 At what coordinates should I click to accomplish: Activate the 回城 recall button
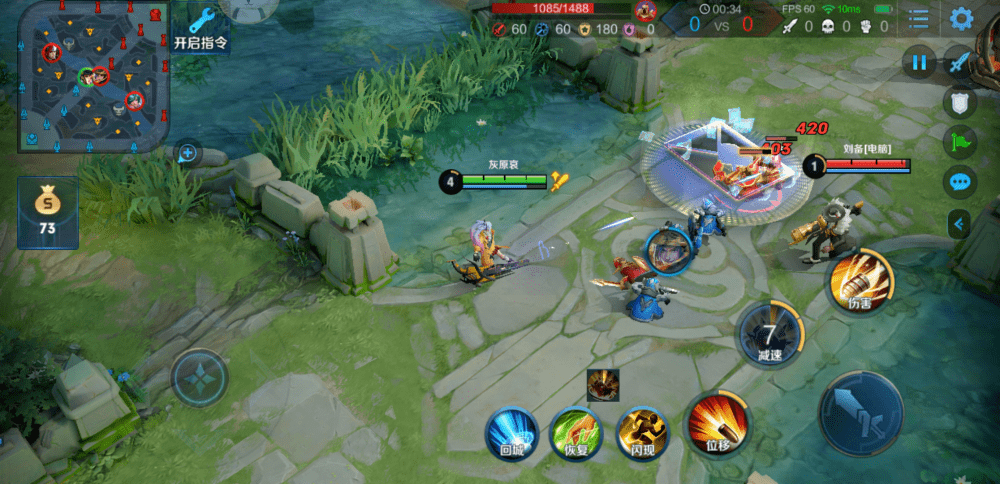click(511, 433)
